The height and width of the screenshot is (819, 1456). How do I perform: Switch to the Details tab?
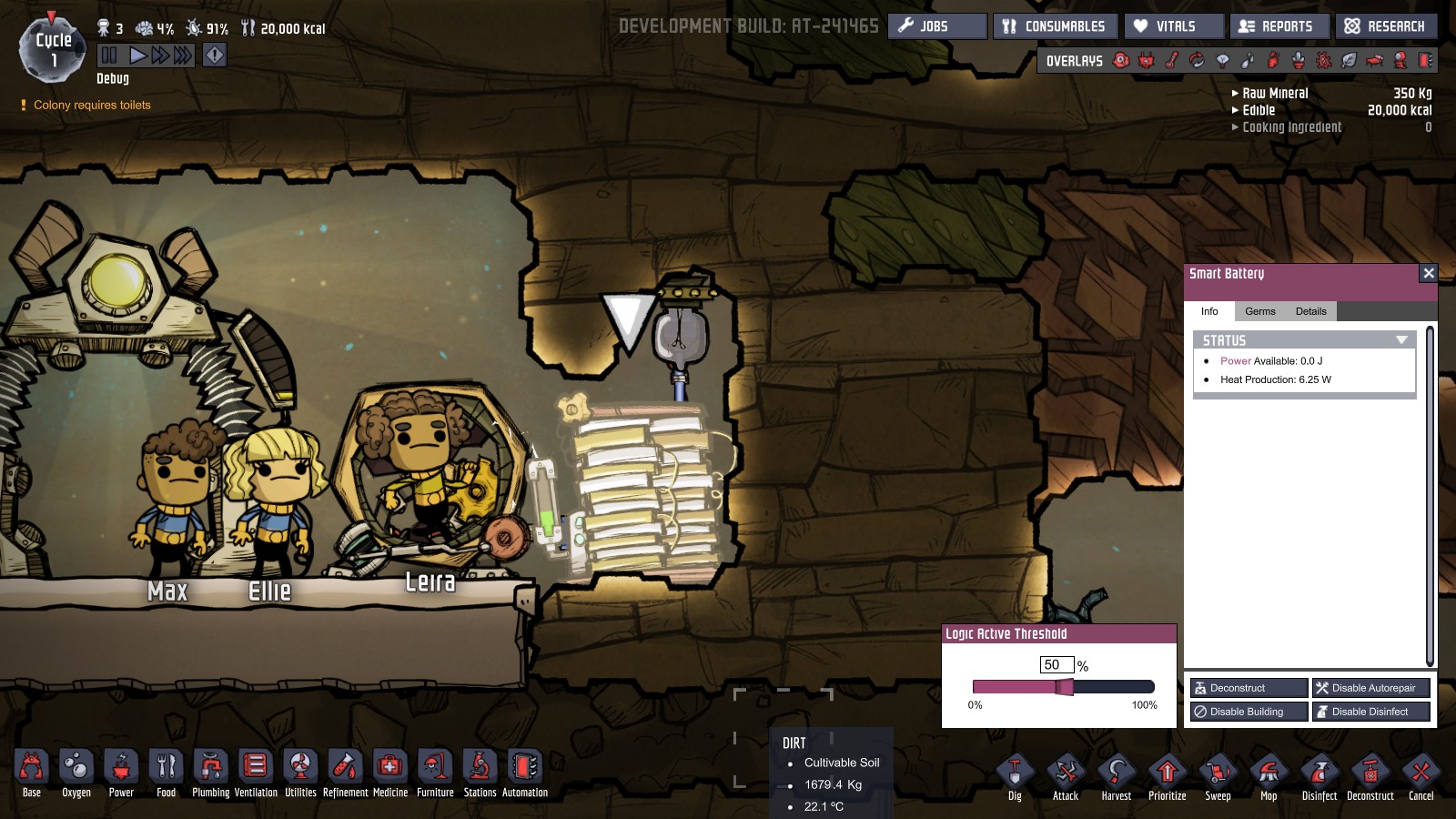(1310, 311)
